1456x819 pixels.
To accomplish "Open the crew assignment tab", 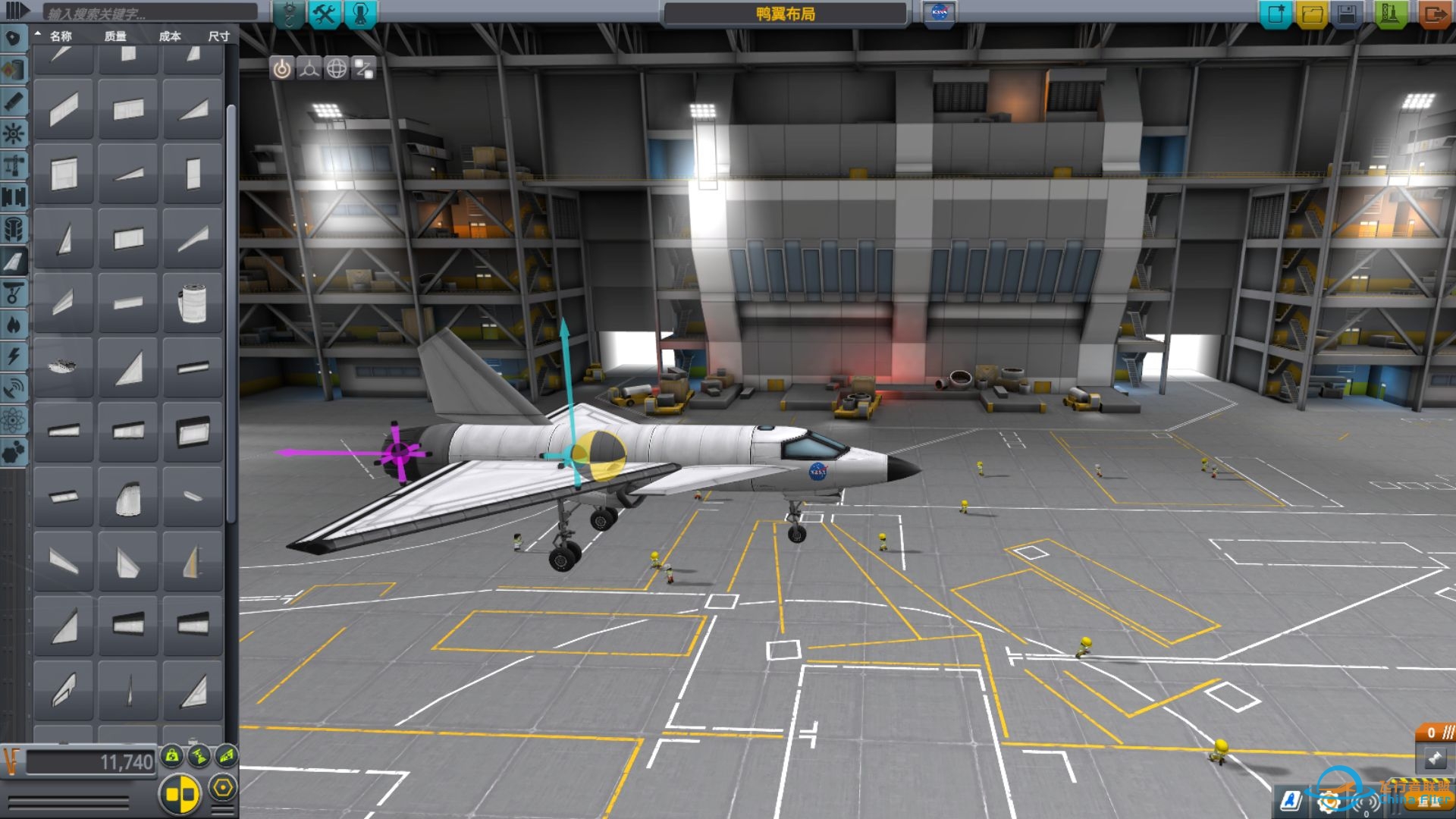I will click(x=361, y=14).
